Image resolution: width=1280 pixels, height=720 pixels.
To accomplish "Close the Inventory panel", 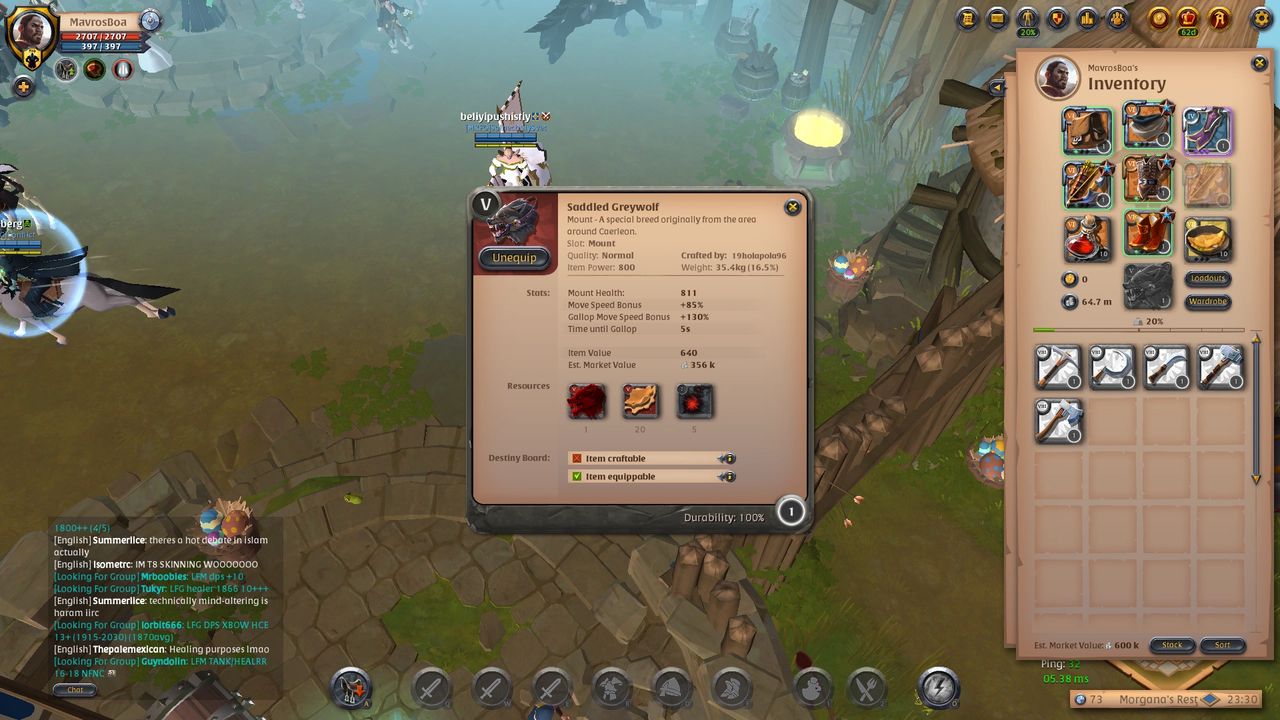I will [x=1259, y=64].
